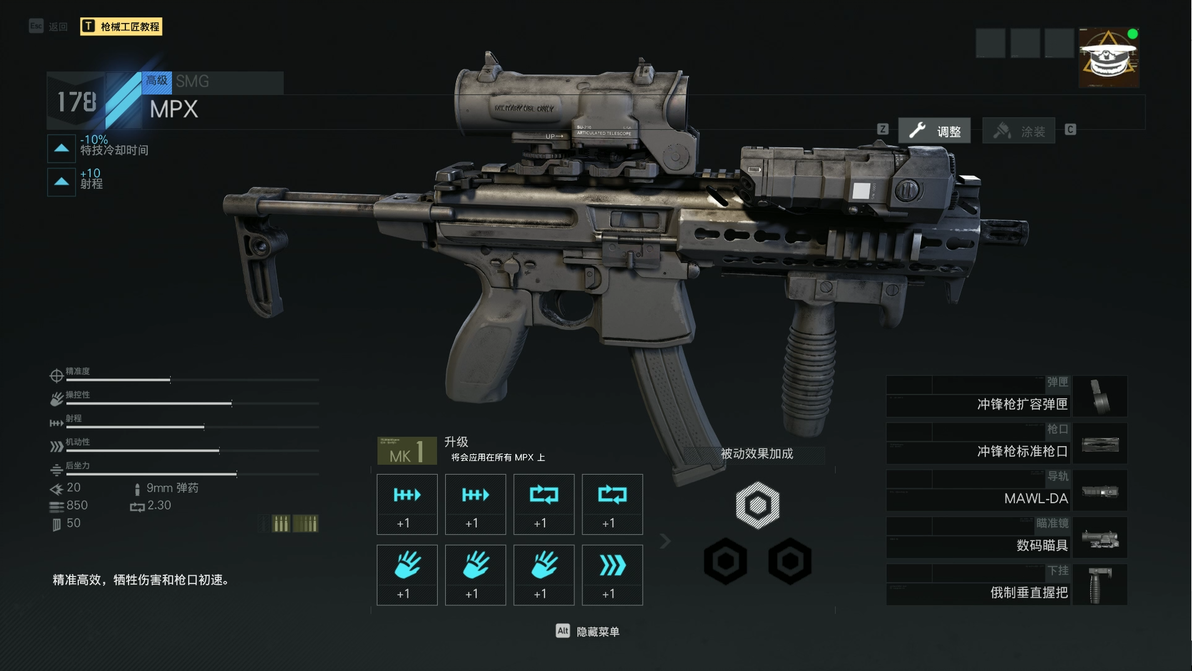Select the 冲锋枪扩容弹匣 magazine slot

point(1006,397)
